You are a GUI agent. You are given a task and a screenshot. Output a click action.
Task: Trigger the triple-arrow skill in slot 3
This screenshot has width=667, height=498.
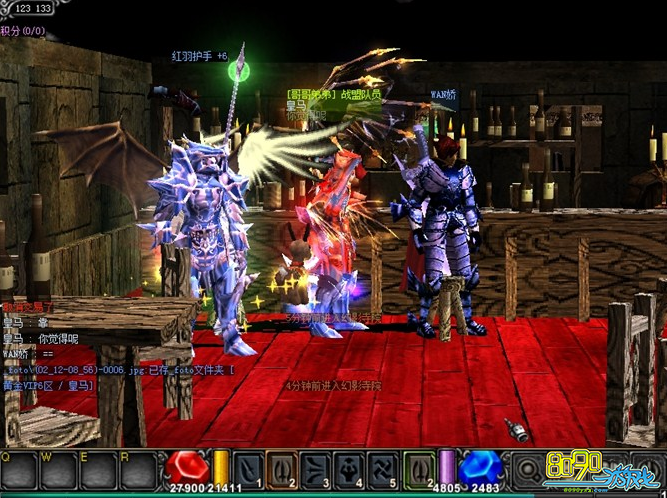(317, 469)
